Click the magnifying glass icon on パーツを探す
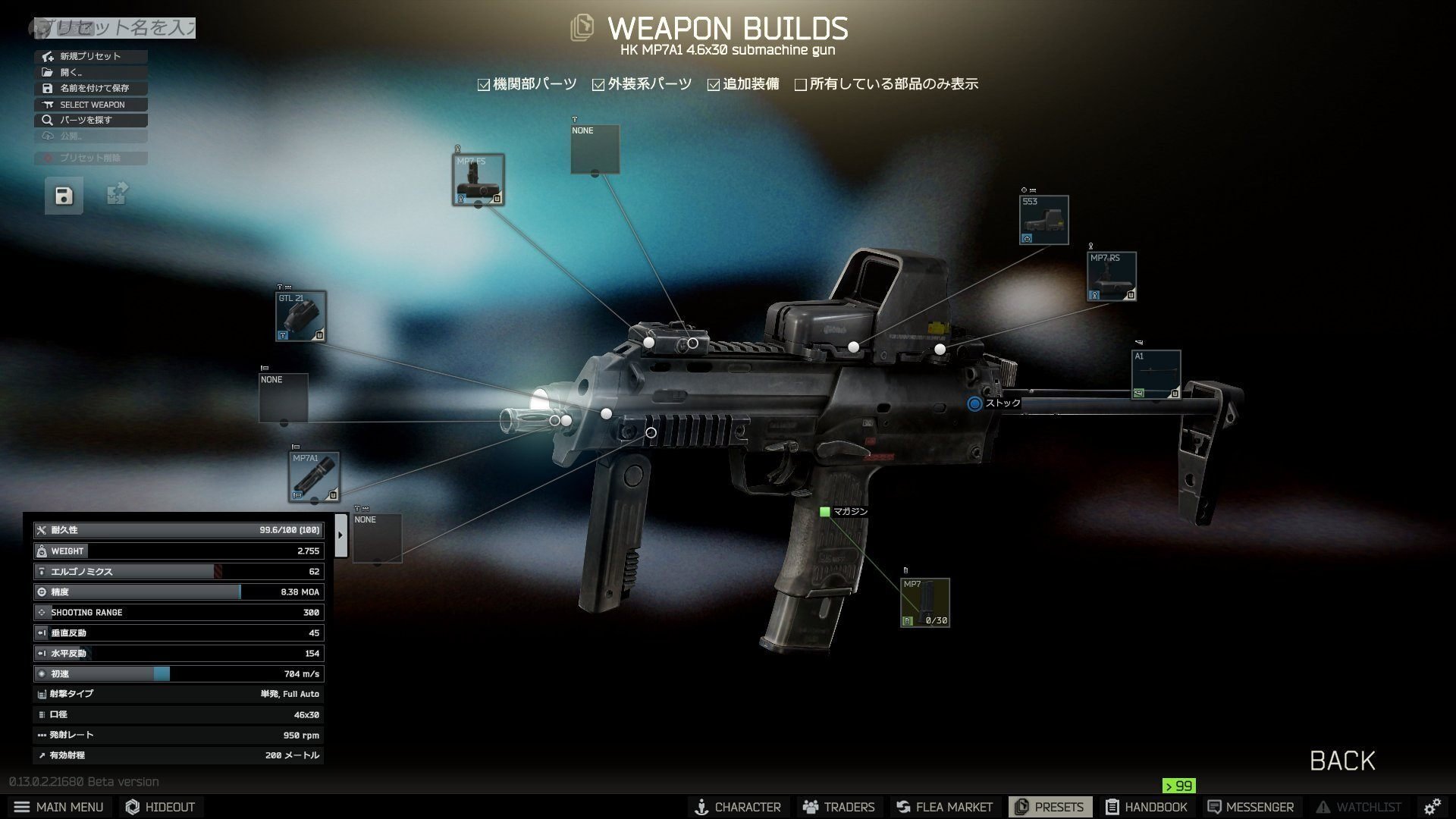This screenshot has height=819, width=1456. 47,120
